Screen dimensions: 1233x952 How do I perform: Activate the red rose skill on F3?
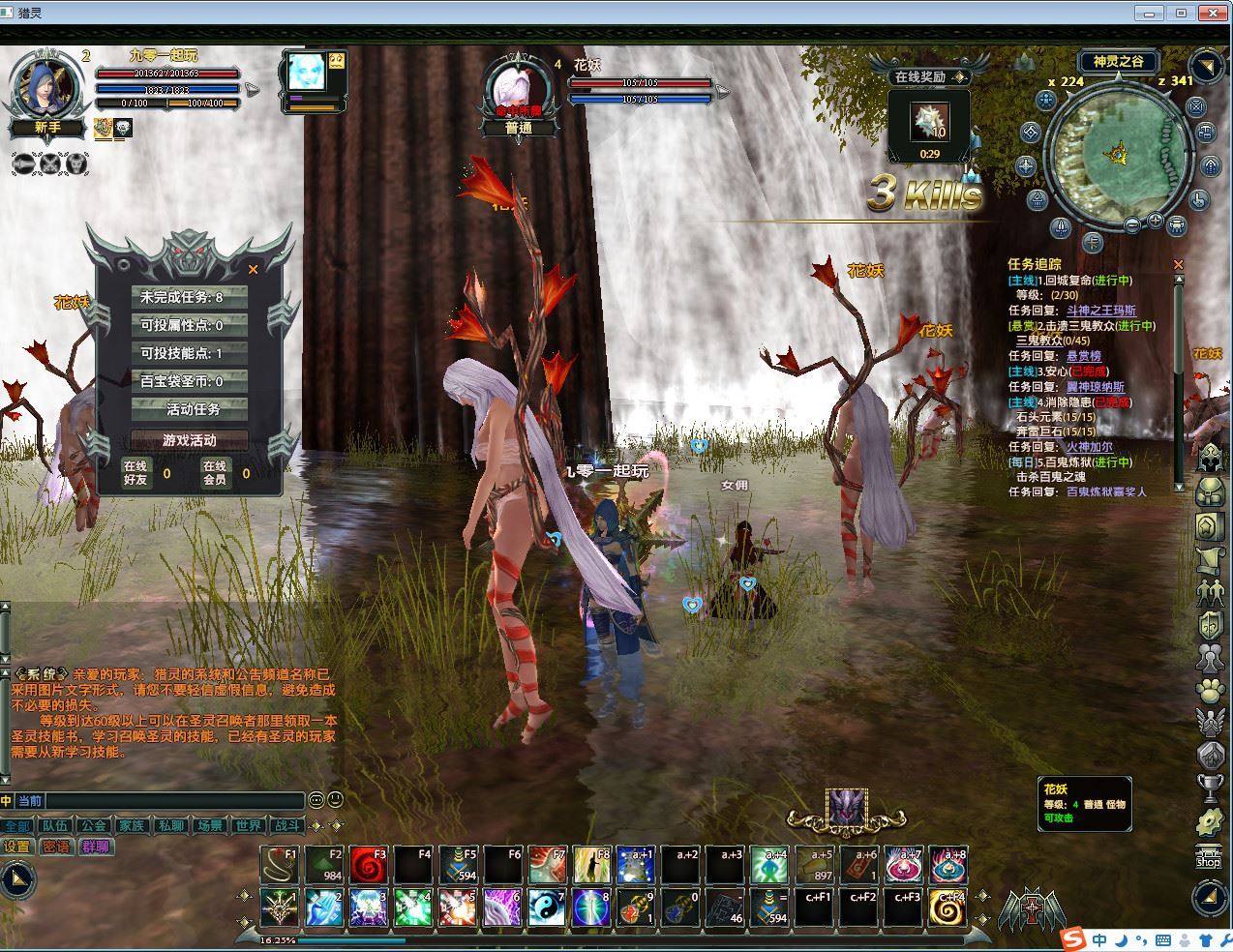point(369,865)
